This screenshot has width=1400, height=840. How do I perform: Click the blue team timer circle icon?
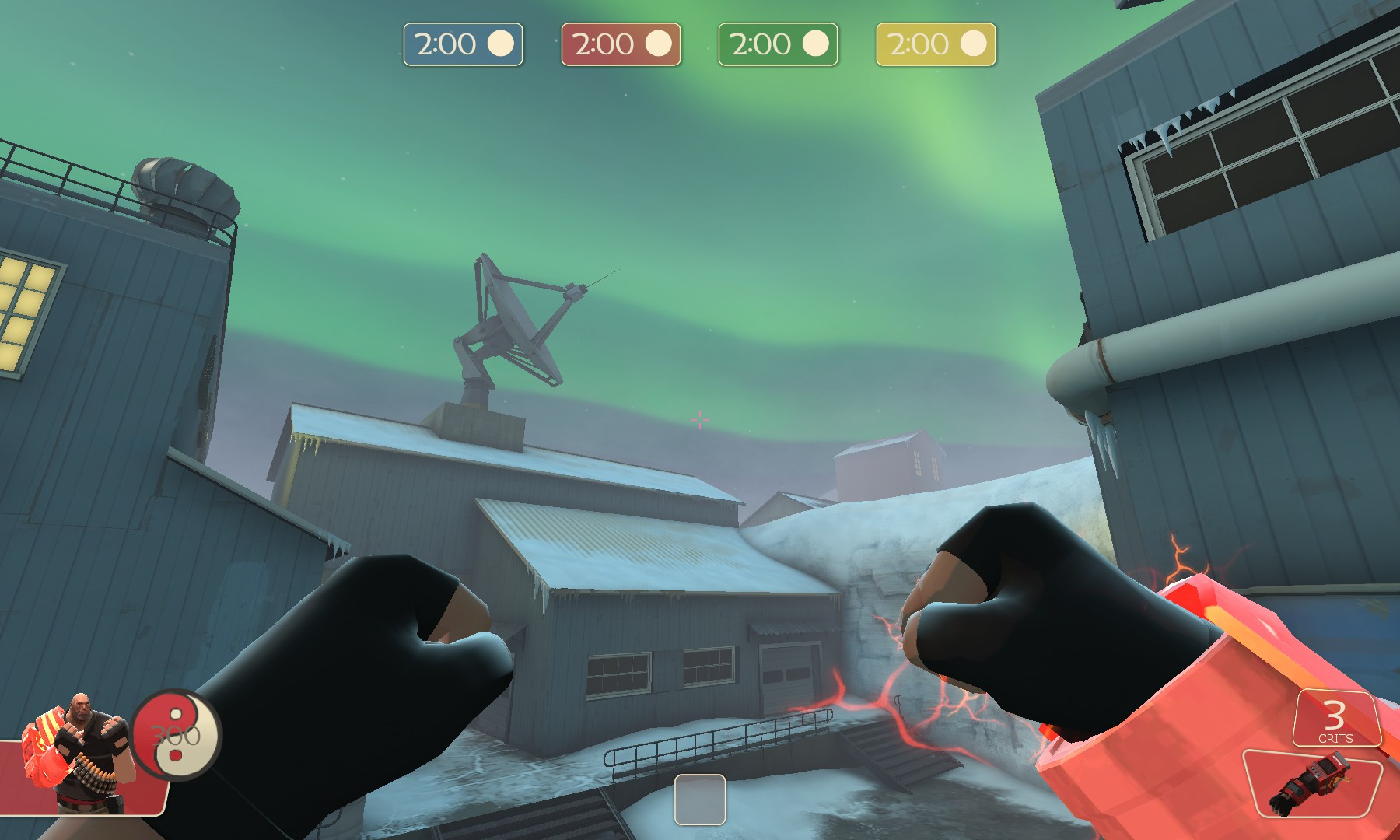click(x=502, y=44)
